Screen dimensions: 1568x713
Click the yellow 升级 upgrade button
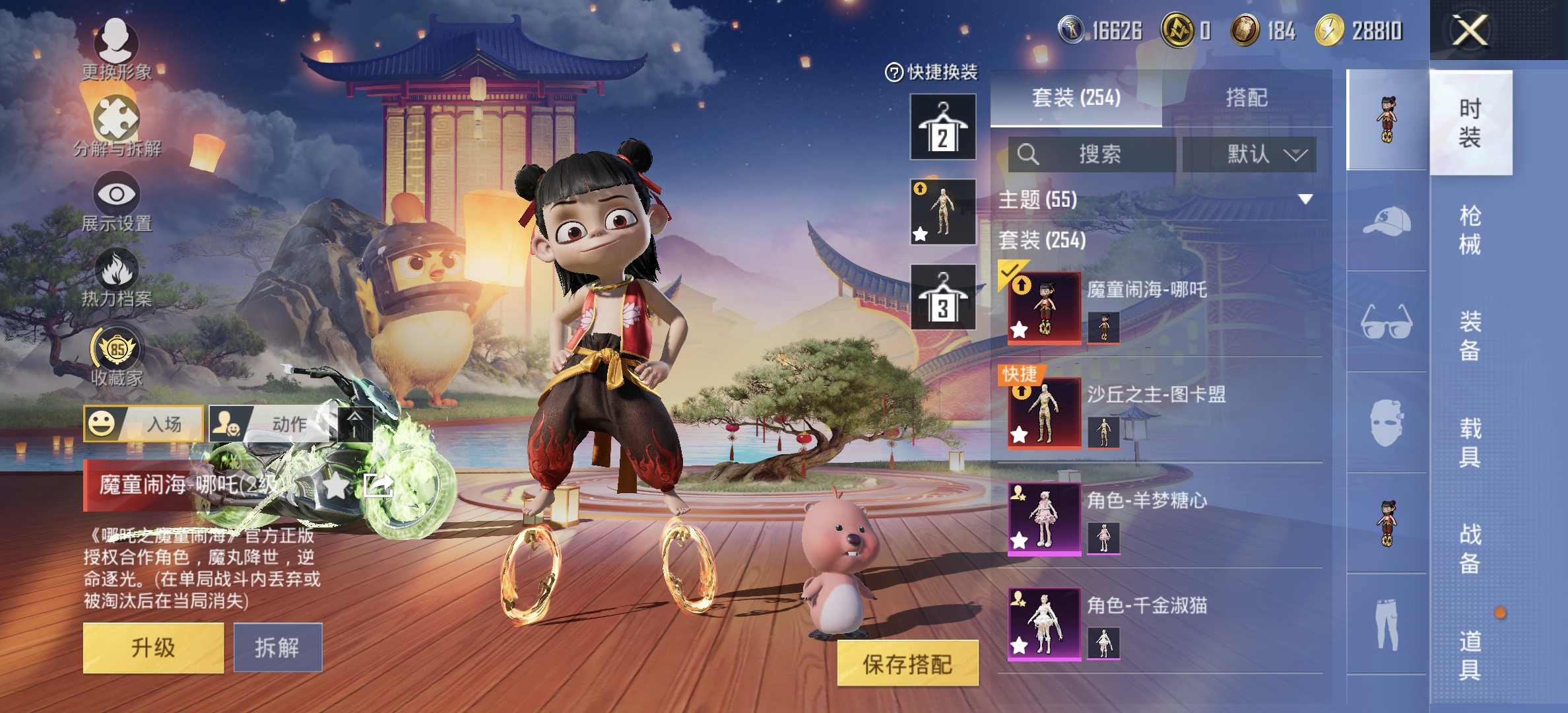(153, 648)
